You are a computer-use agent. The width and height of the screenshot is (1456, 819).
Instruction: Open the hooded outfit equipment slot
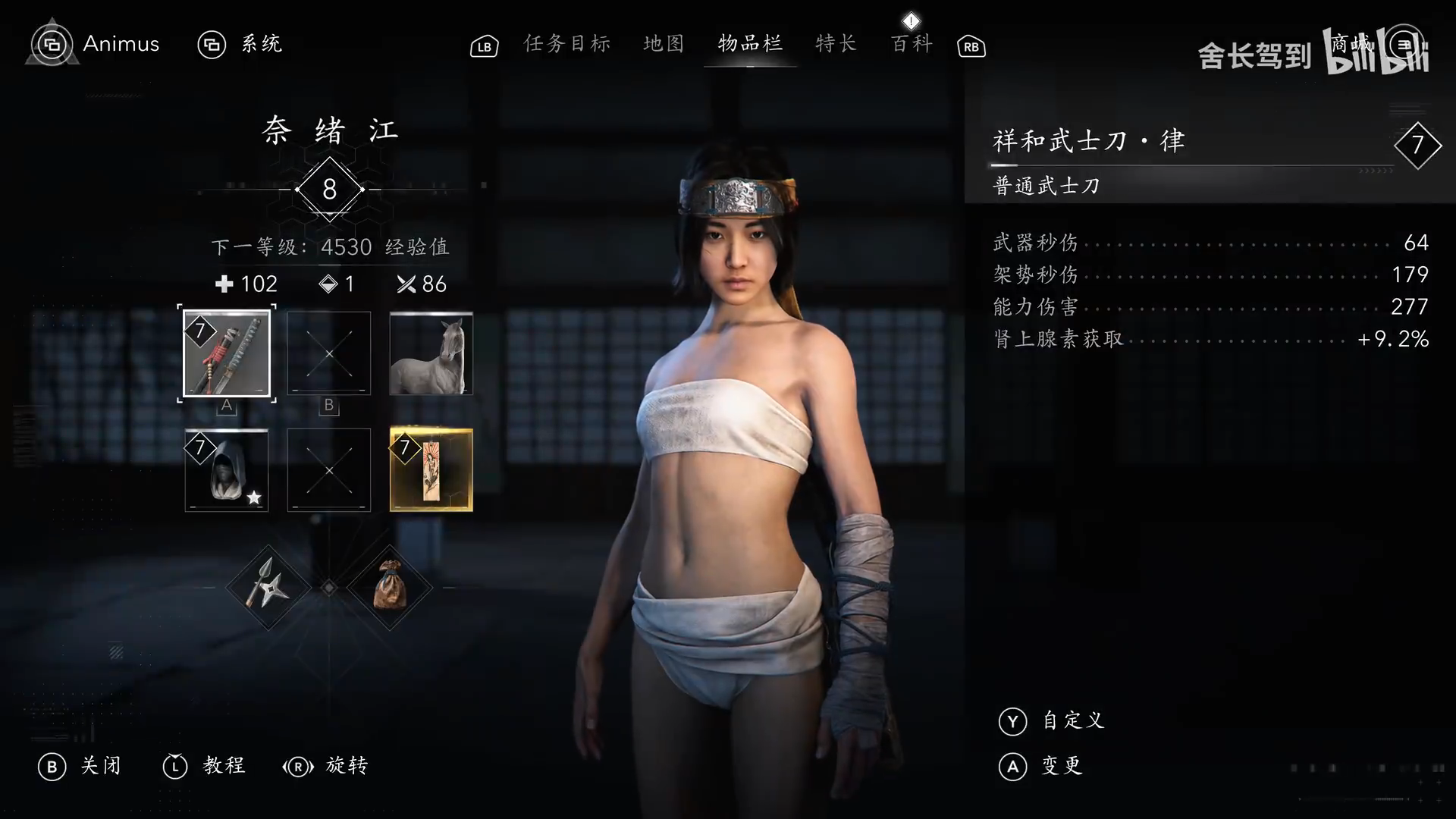click(227, 470)
